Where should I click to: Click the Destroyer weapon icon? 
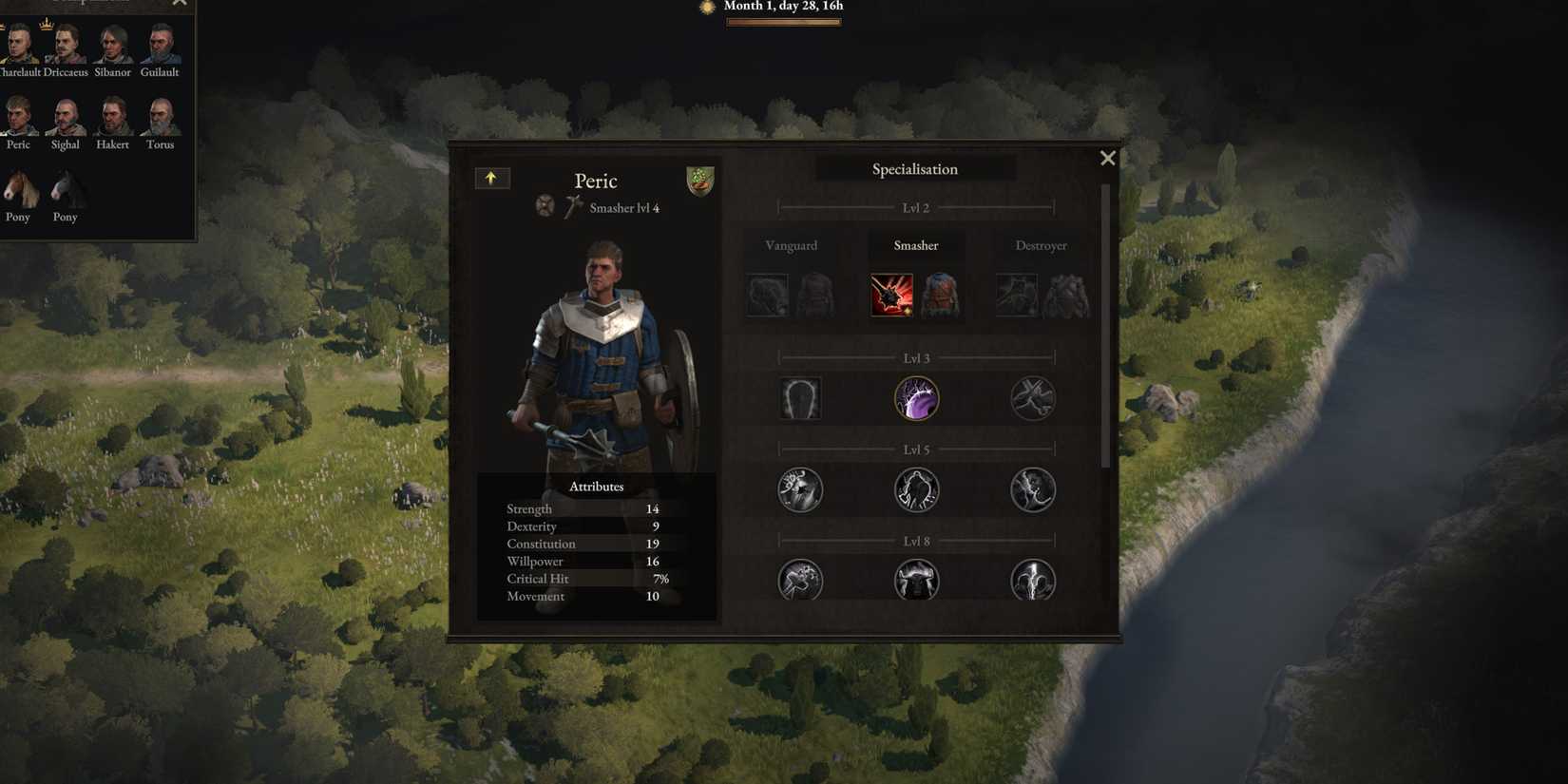point(1016,295)
